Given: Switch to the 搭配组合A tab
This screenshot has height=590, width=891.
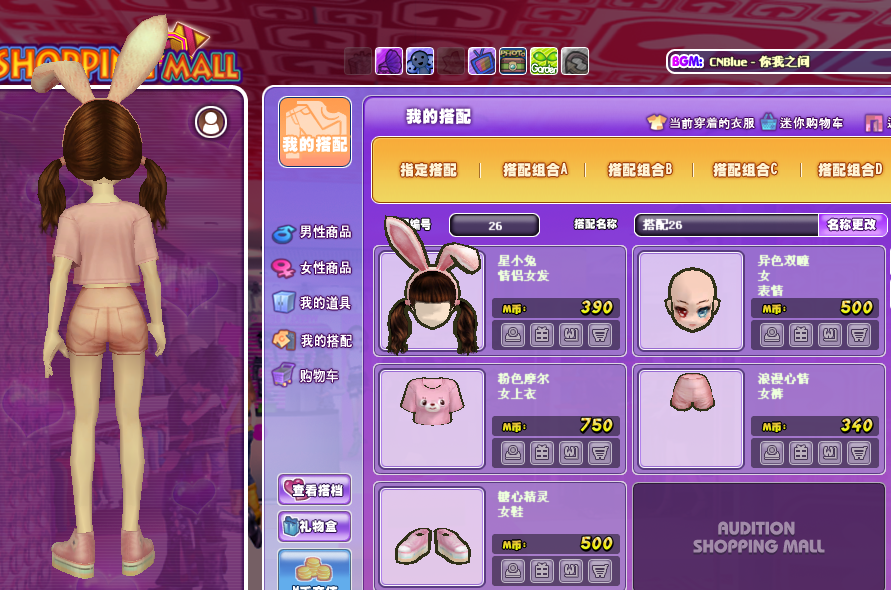Looking at the screenshot, I should click(x=535, y=170).
